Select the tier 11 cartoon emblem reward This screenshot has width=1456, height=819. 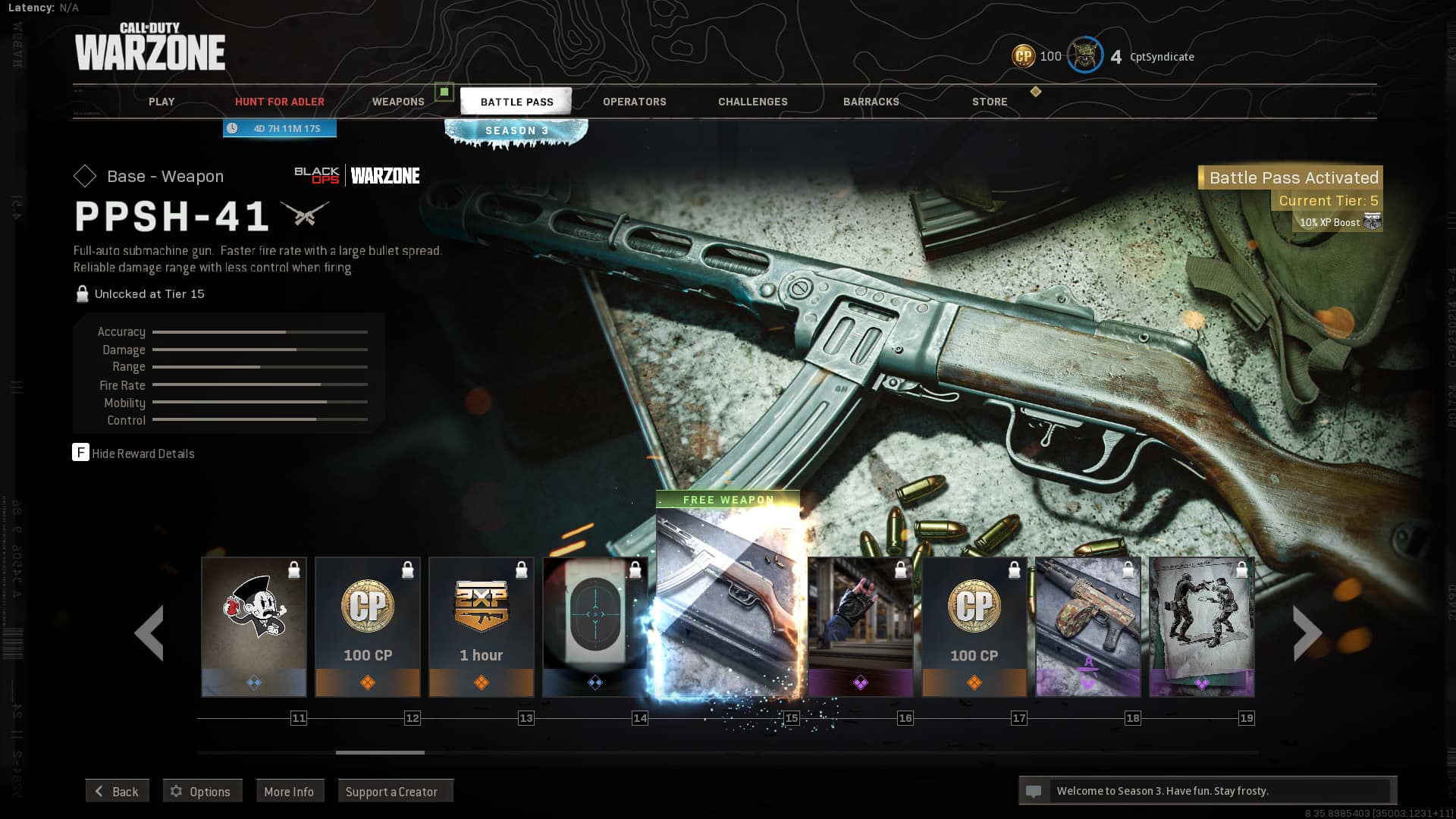254,626
